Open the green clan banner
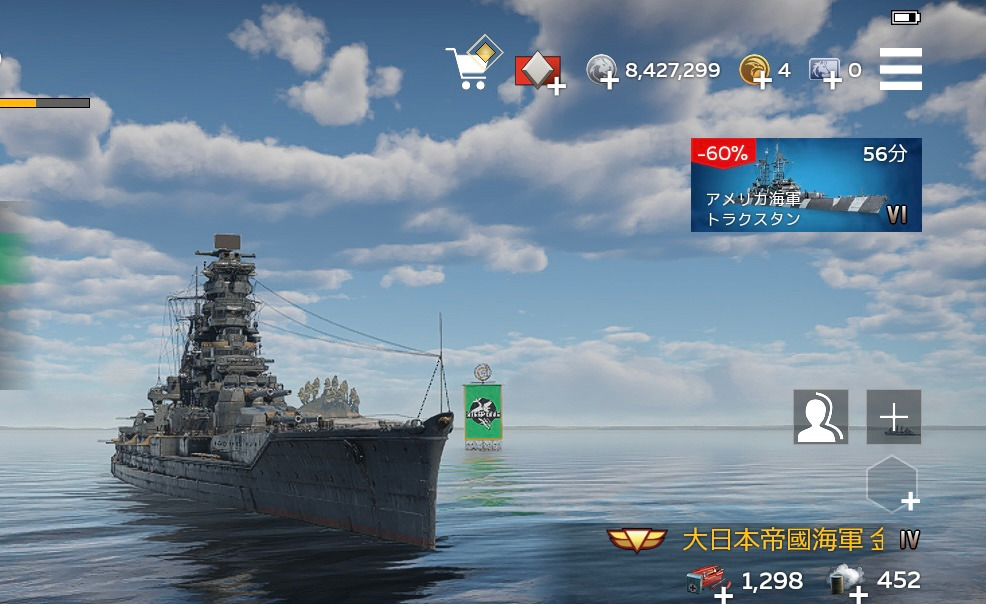The width and height of the screenshot is (986, 604). point(482,414)
